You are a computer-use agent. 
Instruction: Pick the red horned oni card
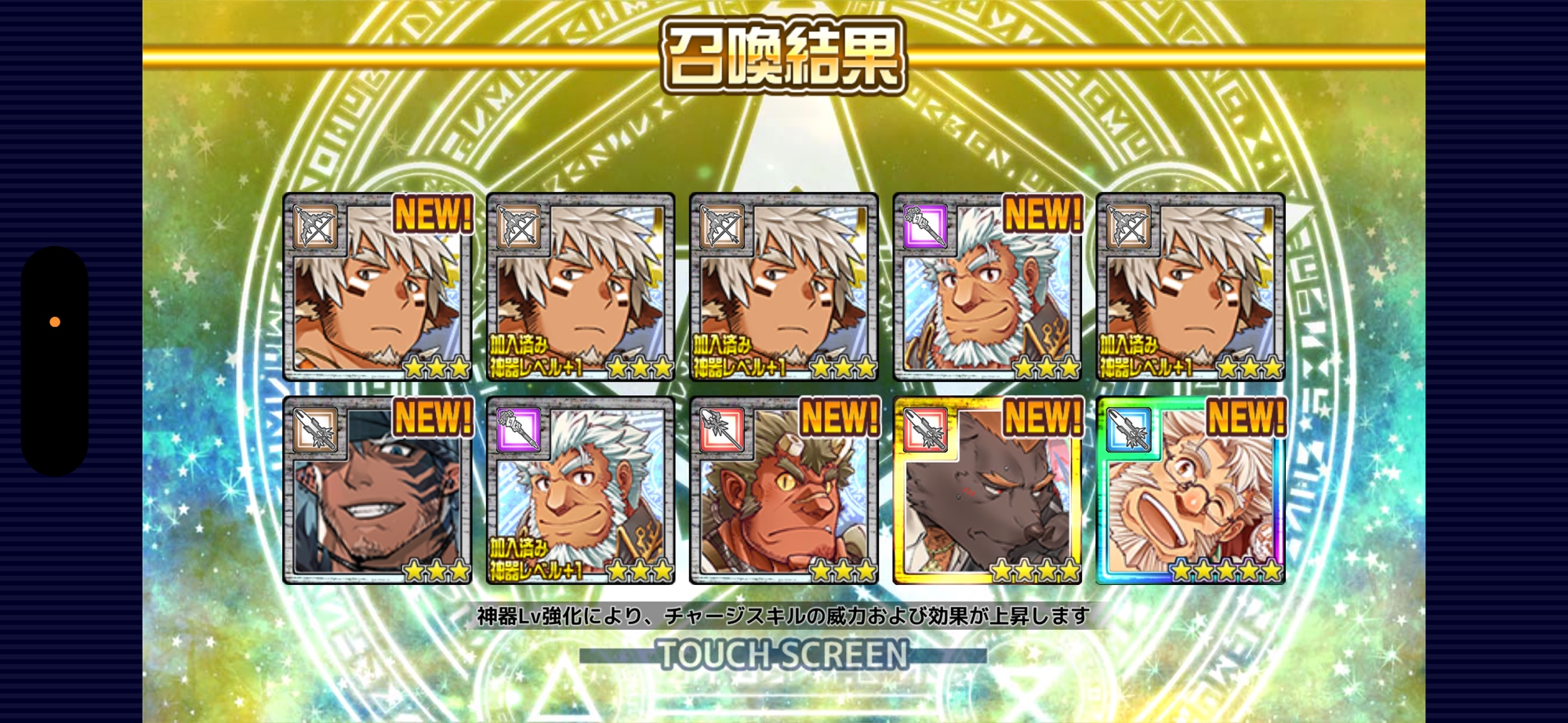[x=783, y=491]
